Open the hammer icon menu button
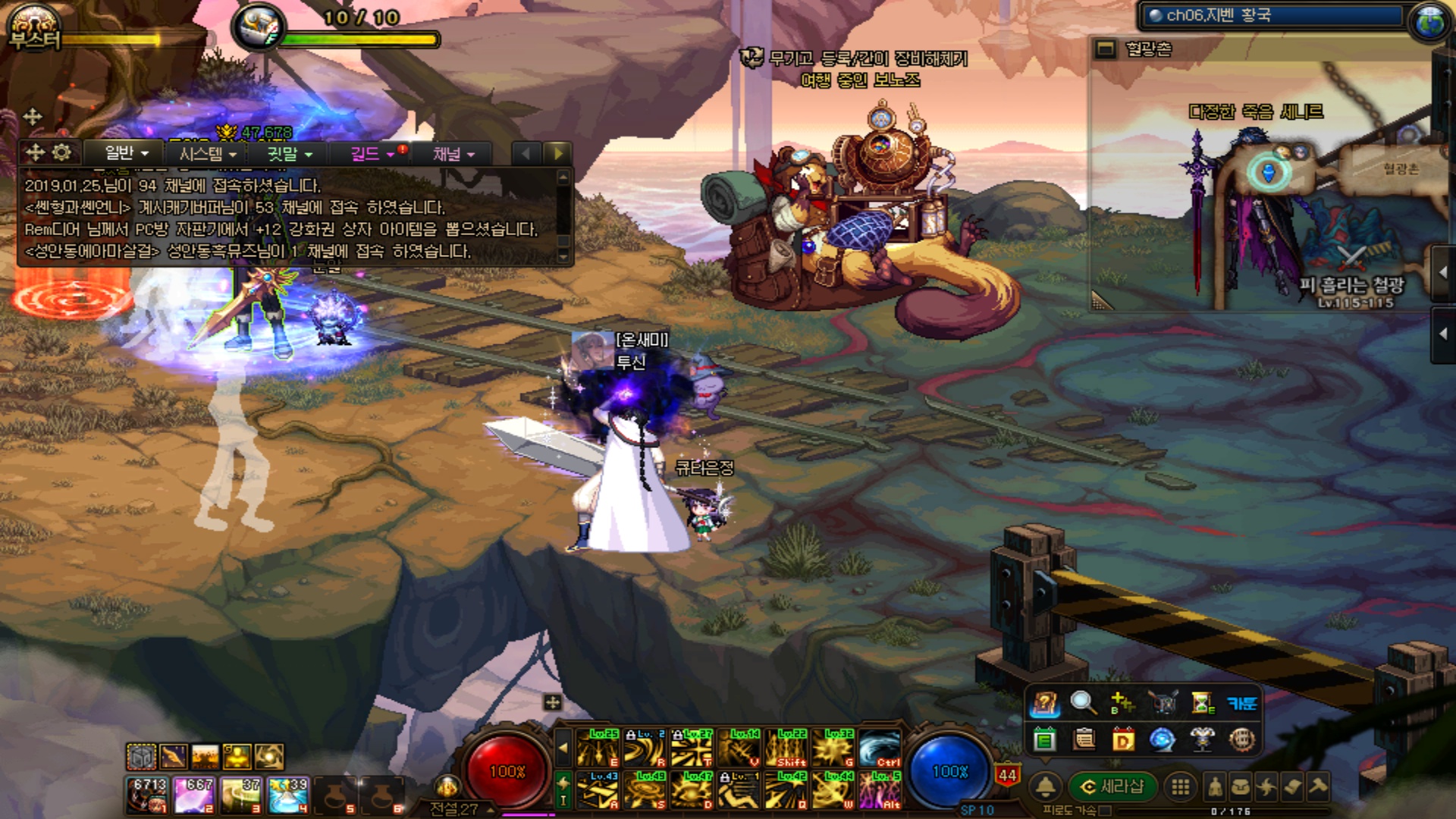 coord(1318,786)
